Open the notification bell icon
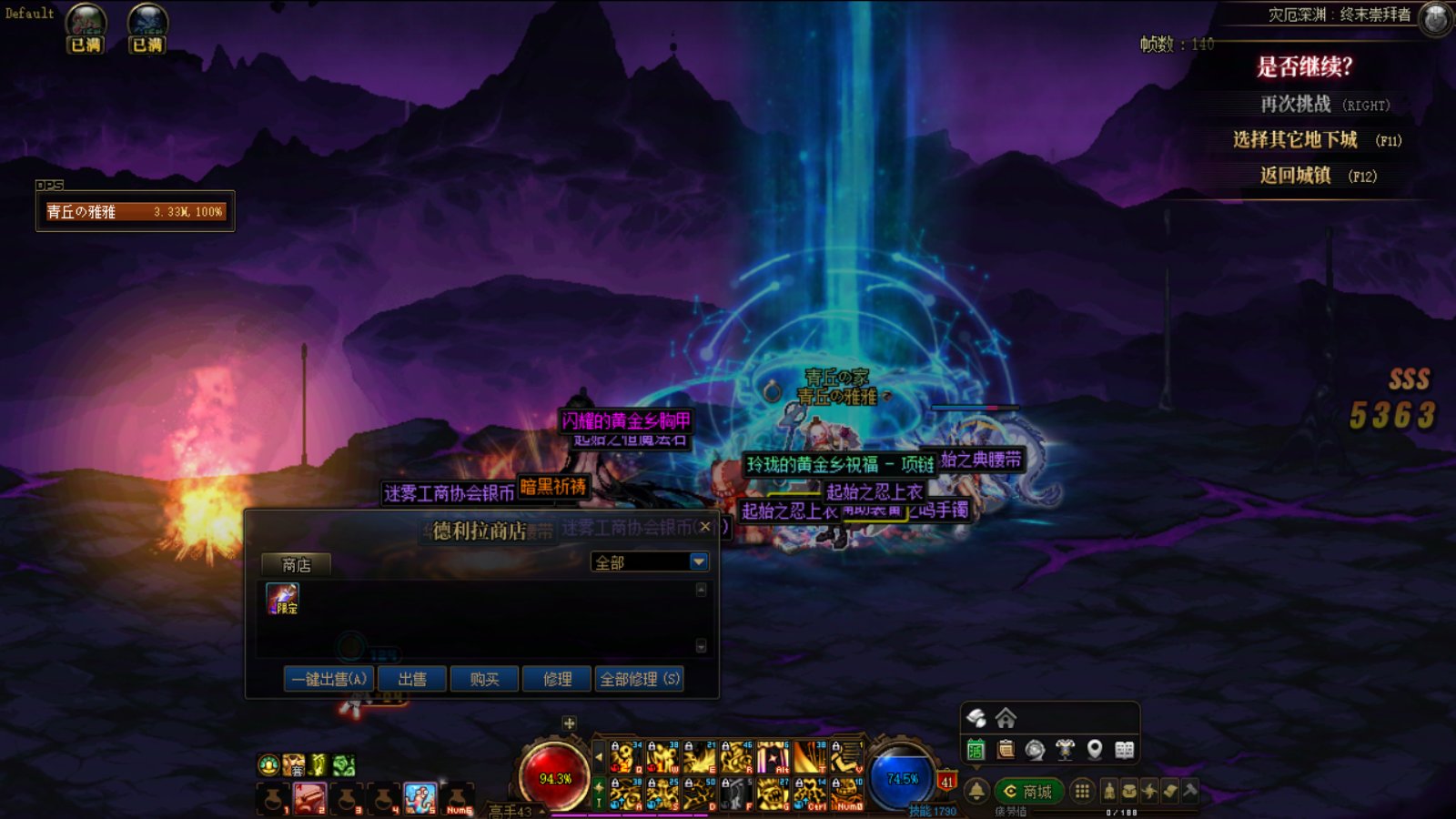 976,791
